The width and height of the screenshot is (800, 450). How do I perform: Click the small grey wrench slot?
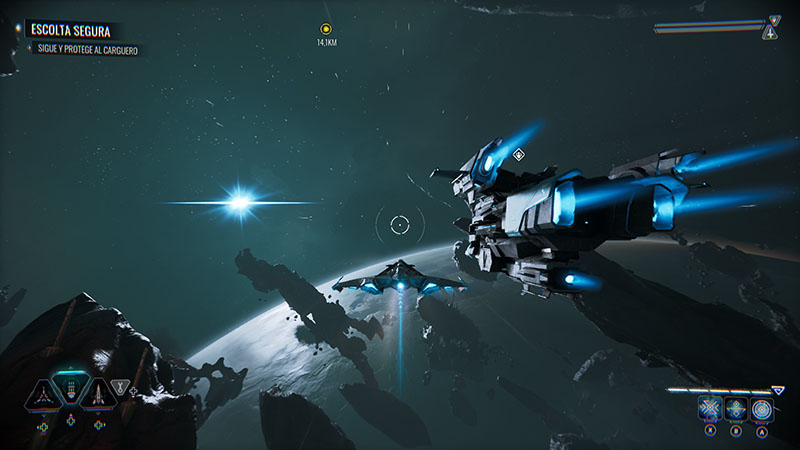122,385
